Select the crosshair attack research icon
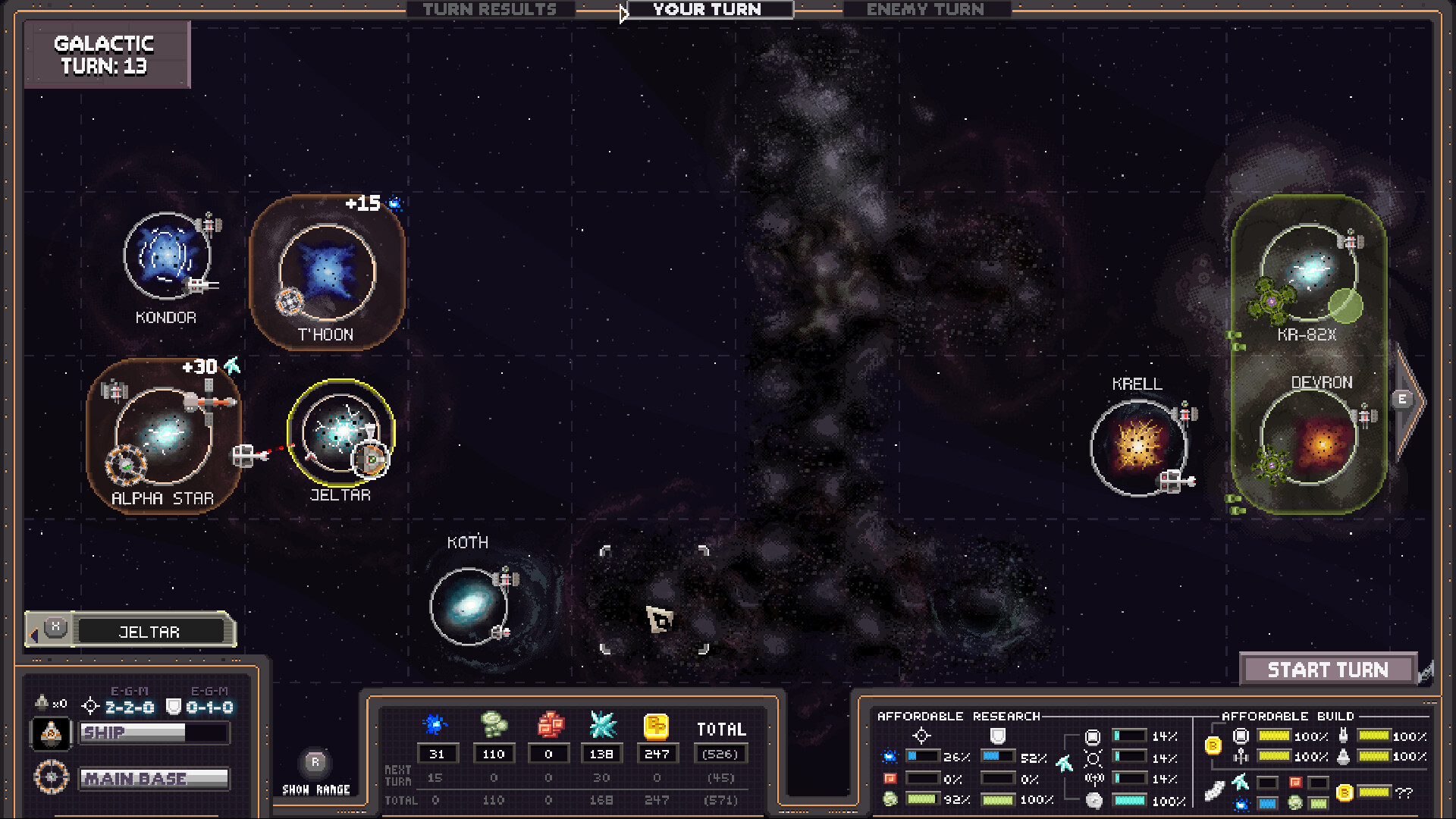The image size is (1456, 819). pyautogui.click(x=922, y=734)
